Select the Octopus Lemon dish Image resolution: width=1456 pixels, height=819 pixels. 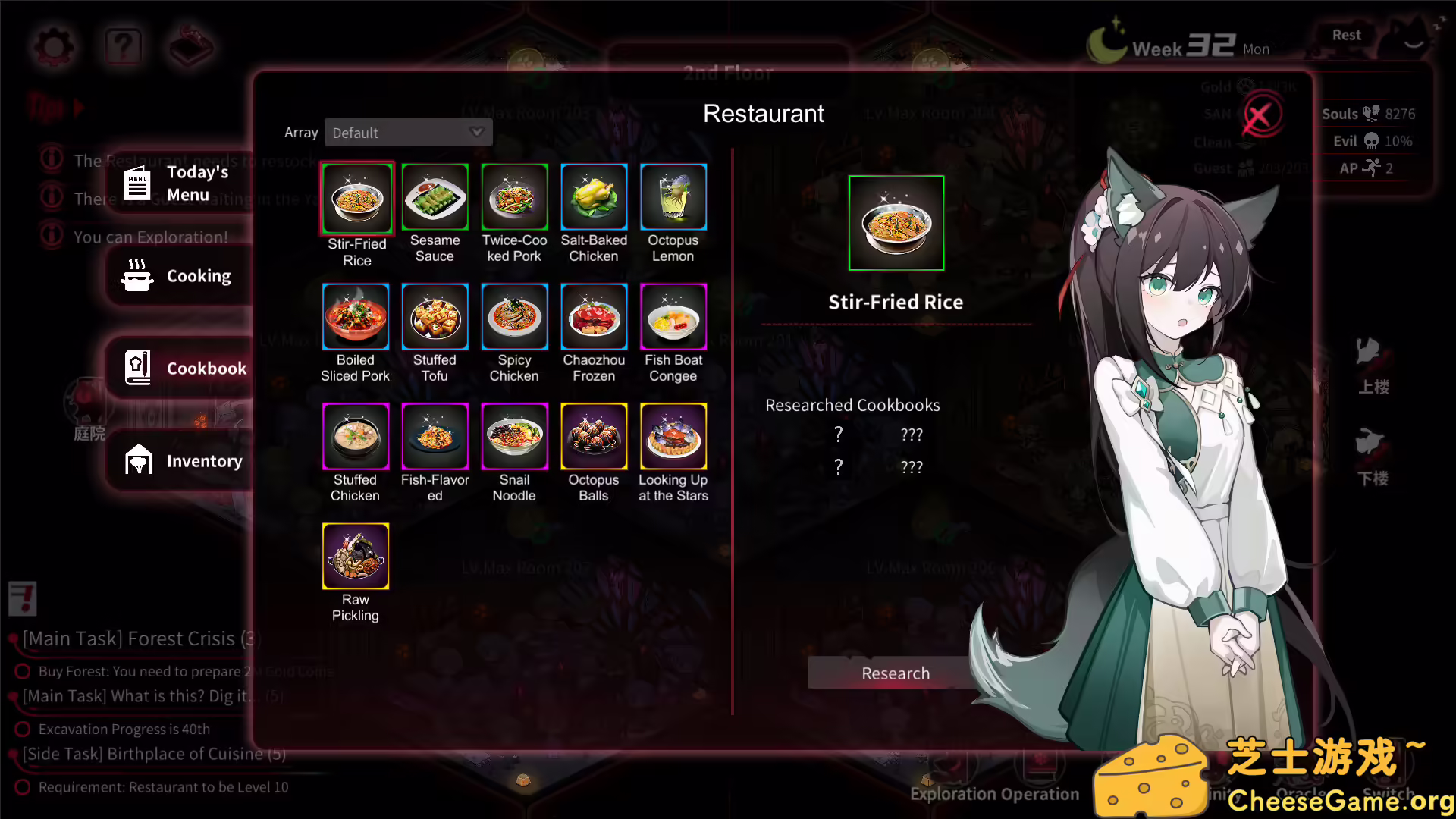click(673, 197)
